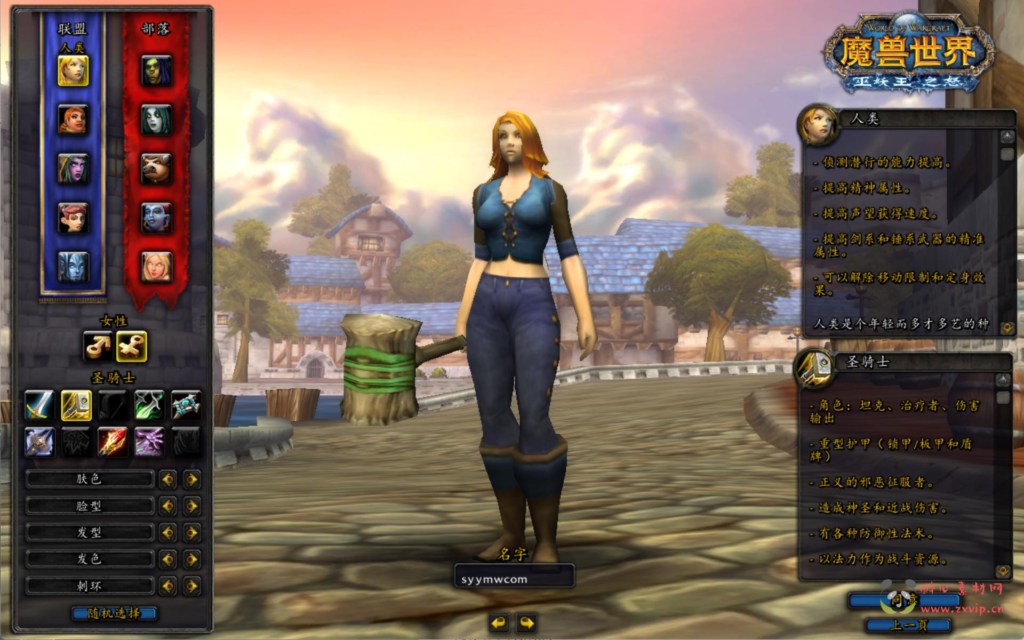This screenshot has width=1024, height=640.
Task: Advance to the next hairstyle (发型)
Action: click(x=192, y=533)
